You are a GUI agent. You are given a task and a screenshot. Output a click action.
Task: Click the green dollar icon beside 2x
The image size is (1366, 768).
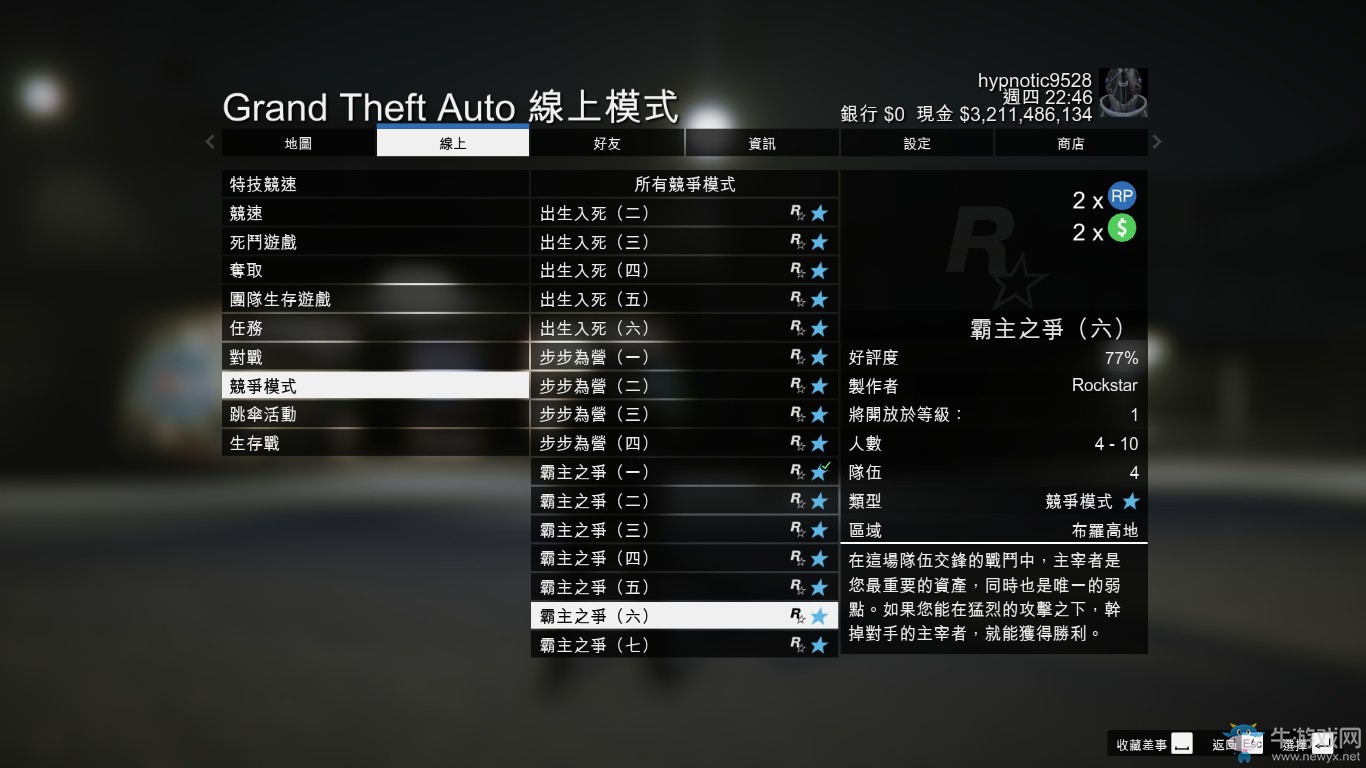(1121, 231)
